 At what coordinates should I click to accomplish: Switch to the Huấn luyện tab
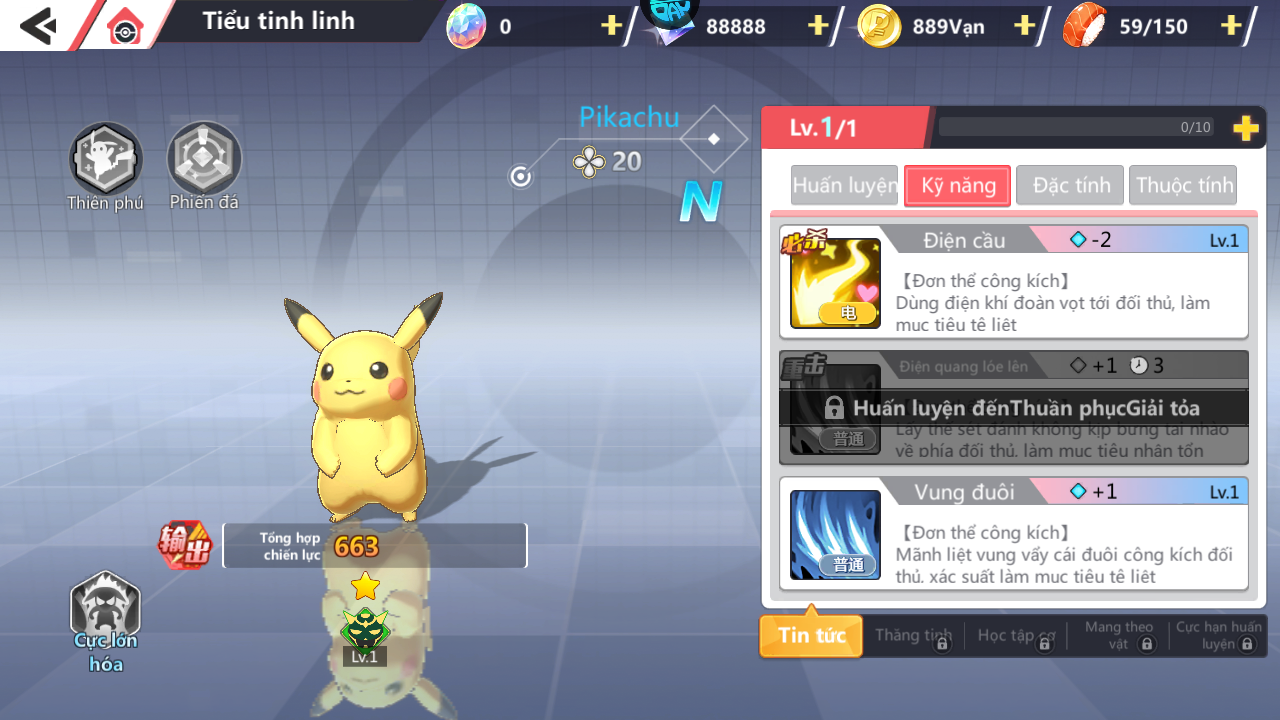tap(844, 186)
